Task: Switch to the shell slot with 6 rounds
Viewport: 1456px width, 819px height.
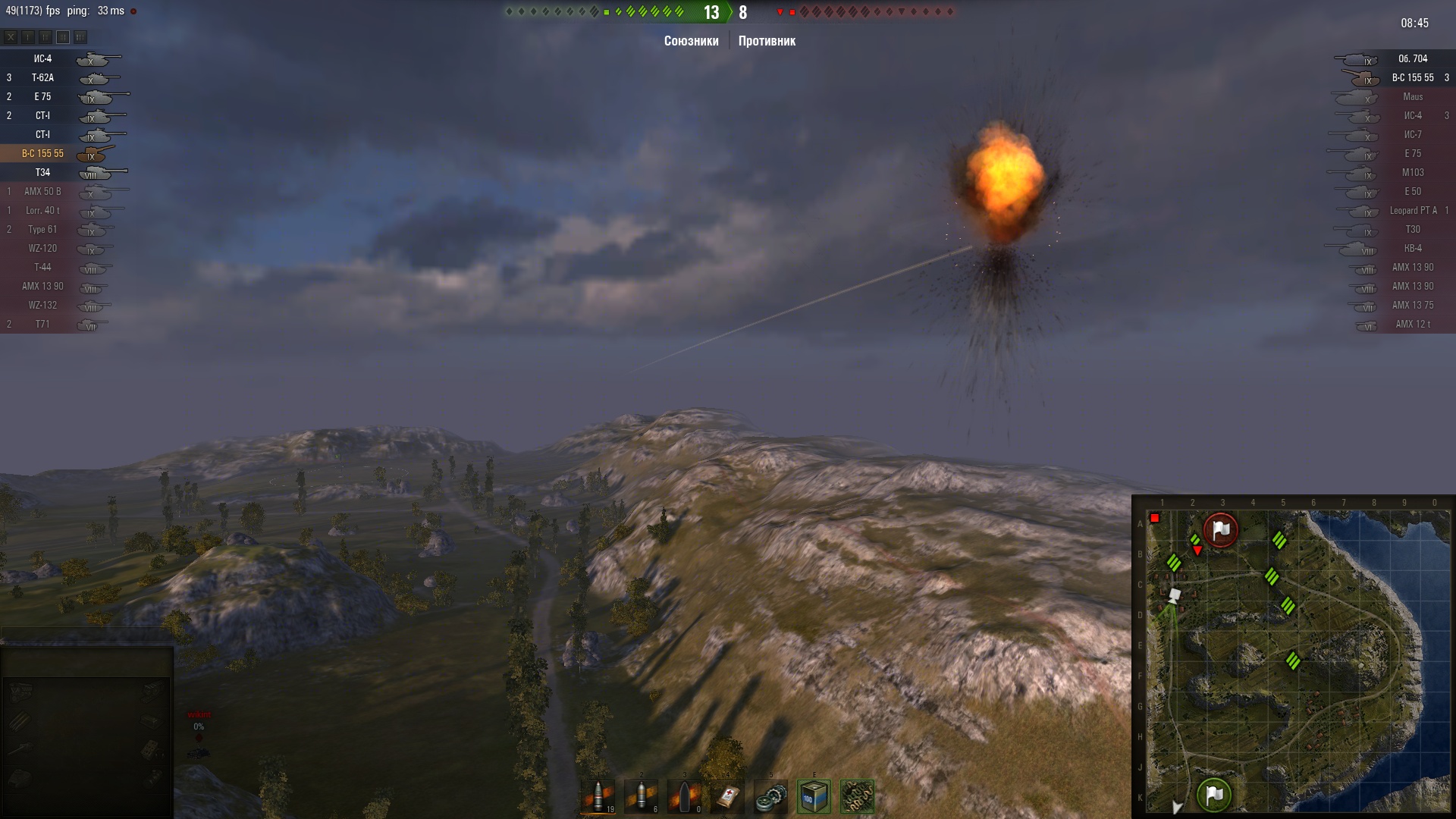Action: [x=642, y=796]
